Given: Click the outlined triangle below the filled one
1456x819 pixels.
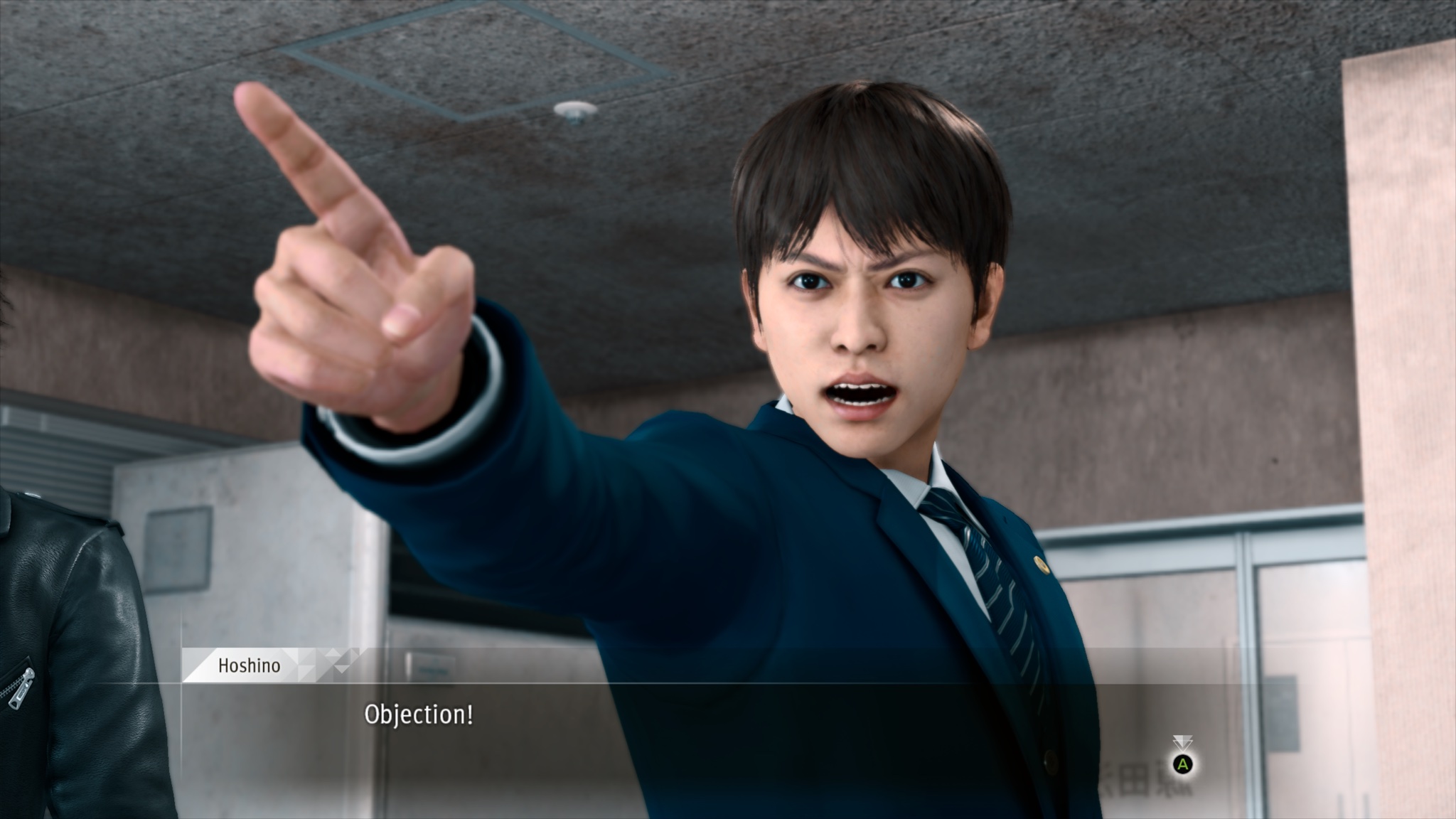Looking at the screenshot, I should [x=1182, y=745].
